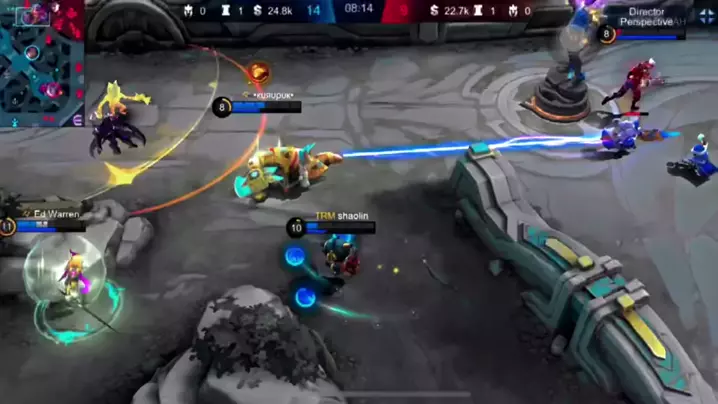Click the purple icon at the minimap corner
This screenshot has width=718, height=404.
[79, 119]
